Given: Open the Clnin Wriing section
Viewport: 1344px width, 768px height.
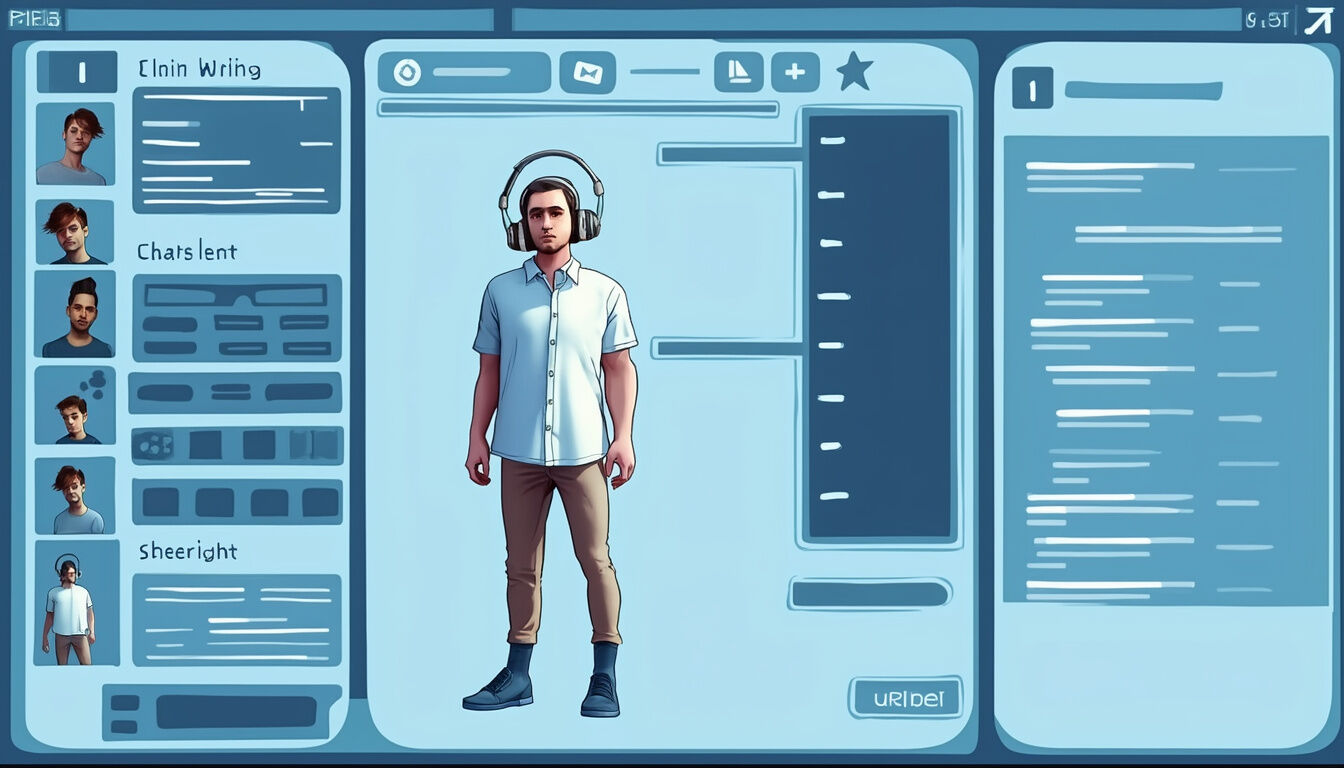Looking at the screenshot, I should pos(199,70).
